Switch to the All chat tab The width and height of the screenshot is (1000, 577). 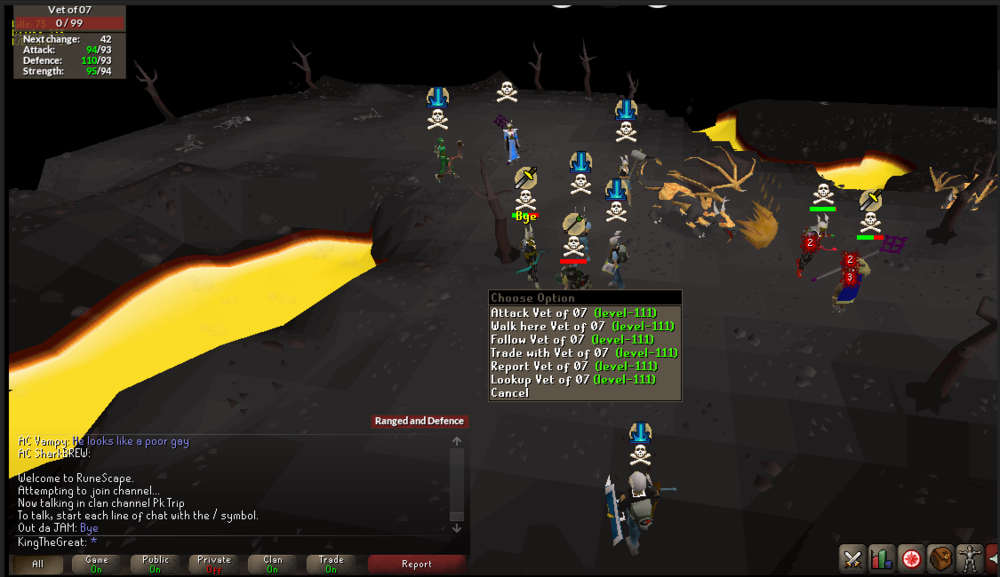pos(38,564)
